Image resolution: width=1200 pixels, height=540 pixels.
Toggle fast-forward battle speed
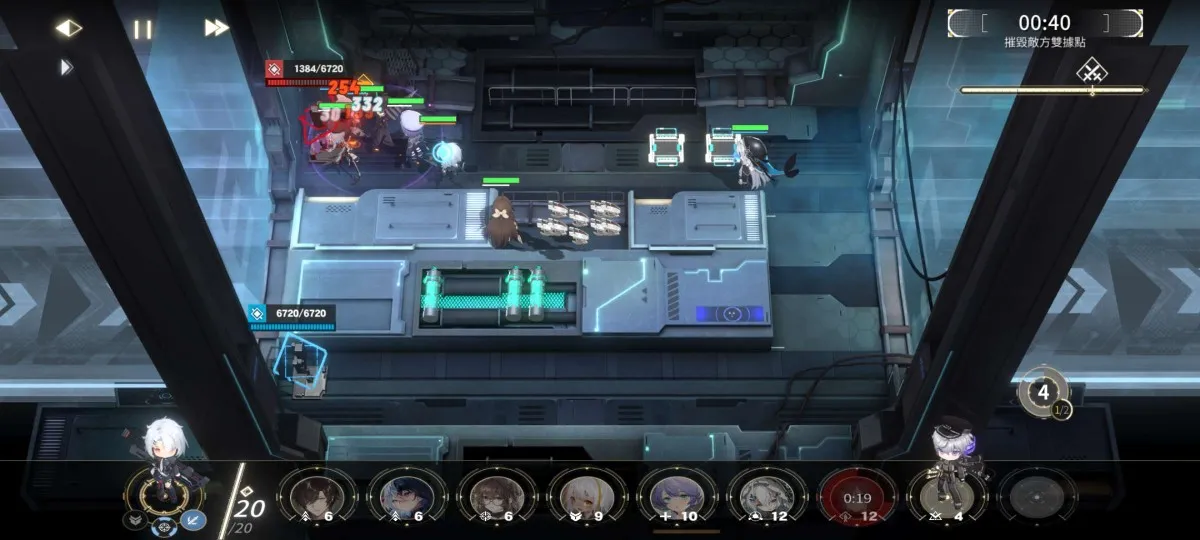pos(217,28)
